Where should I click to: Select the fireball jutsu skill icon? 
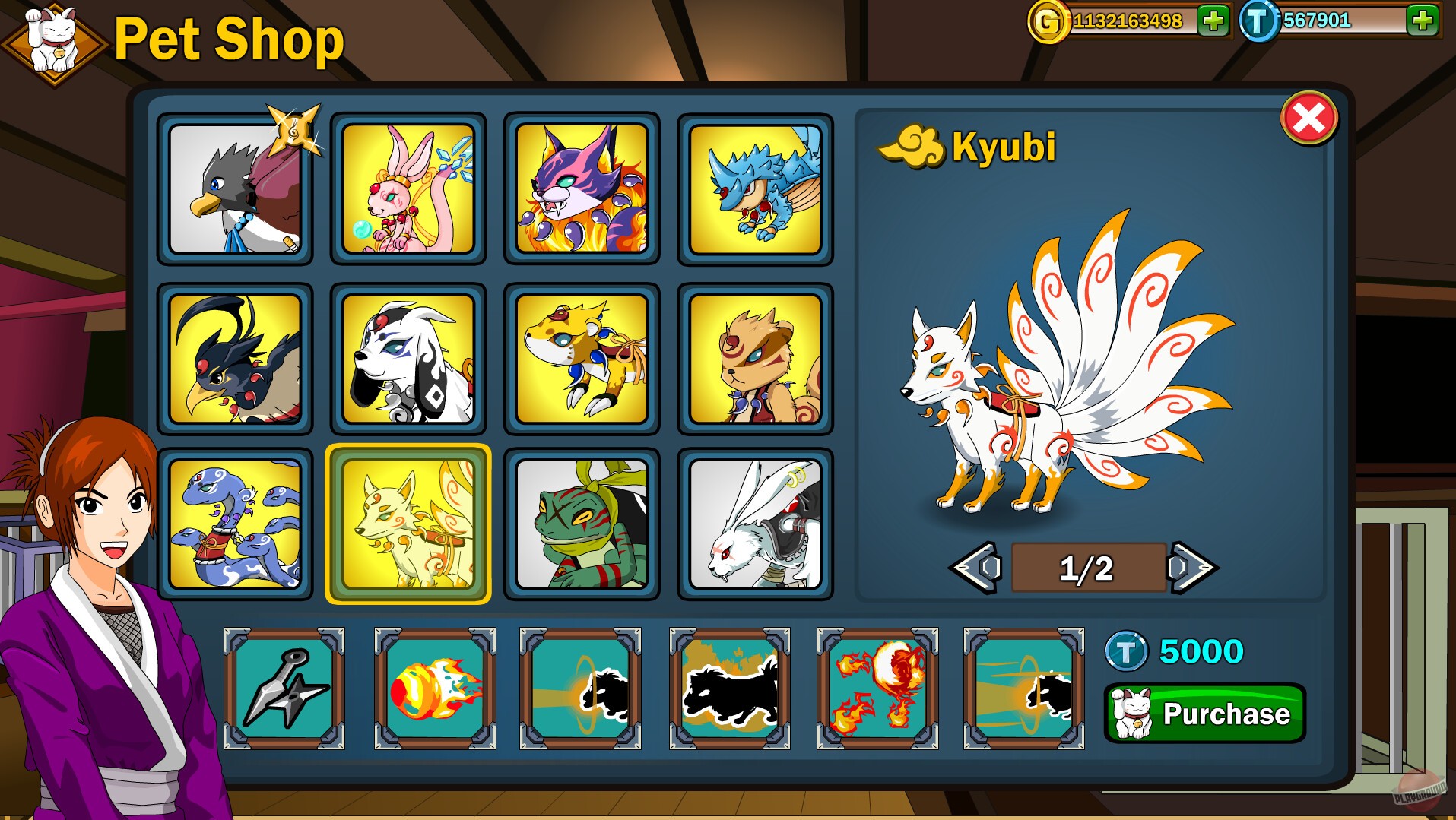point(434,686)
